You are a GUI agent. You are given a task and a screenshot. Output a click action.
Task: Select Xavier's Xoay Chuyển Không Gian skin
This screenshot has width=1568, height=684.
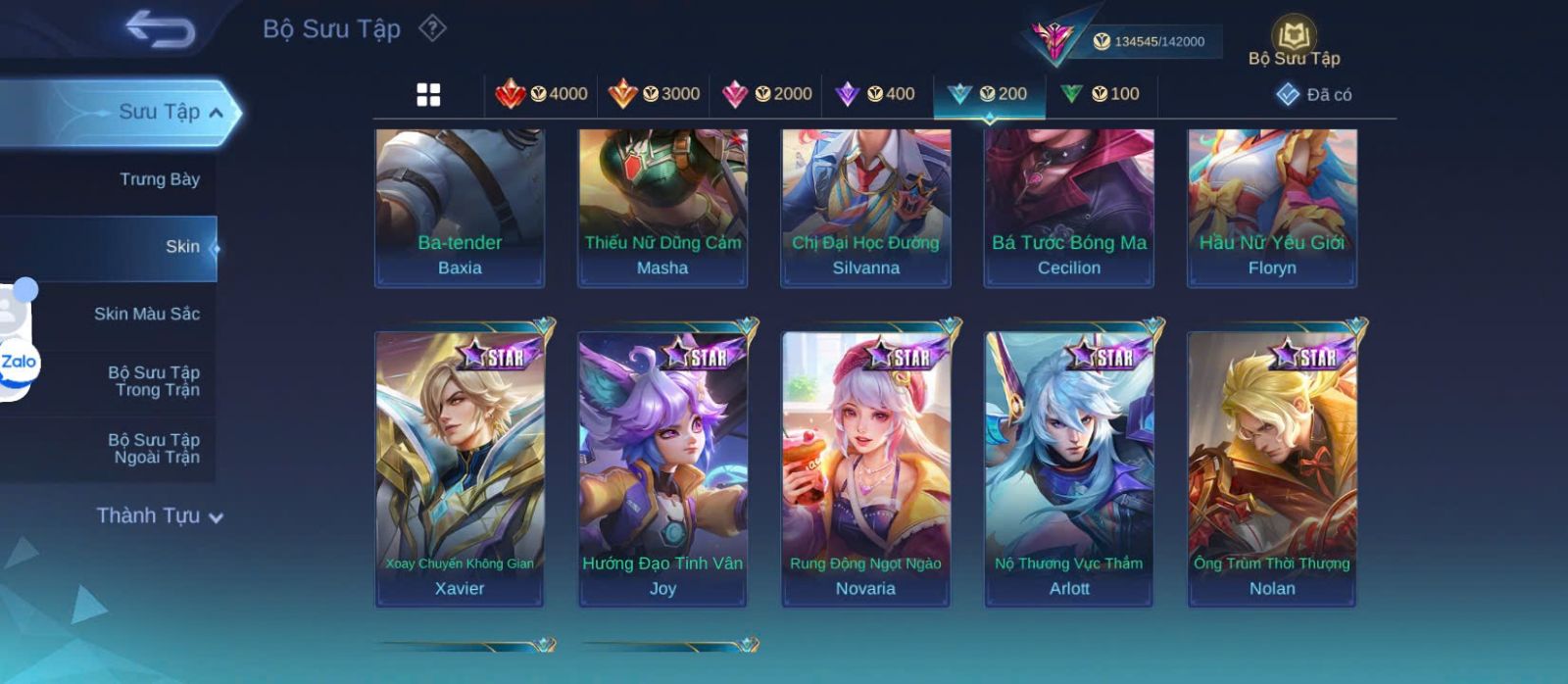(460, 468)
